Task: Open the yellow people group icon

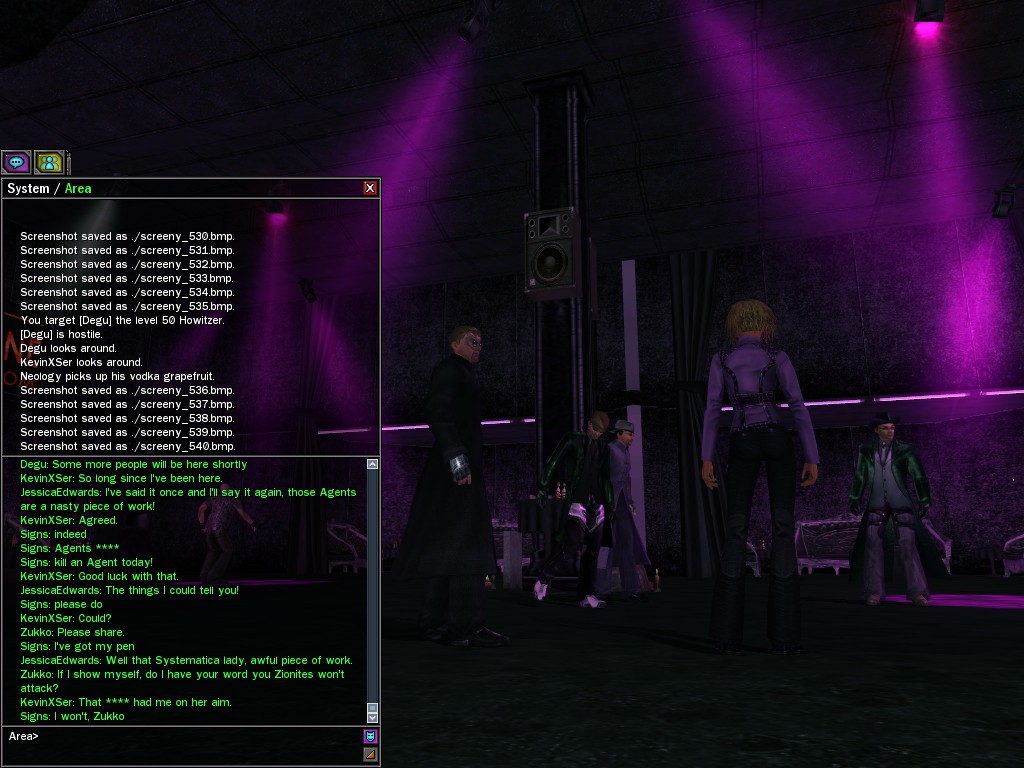Action: click(x=49, y=162)
